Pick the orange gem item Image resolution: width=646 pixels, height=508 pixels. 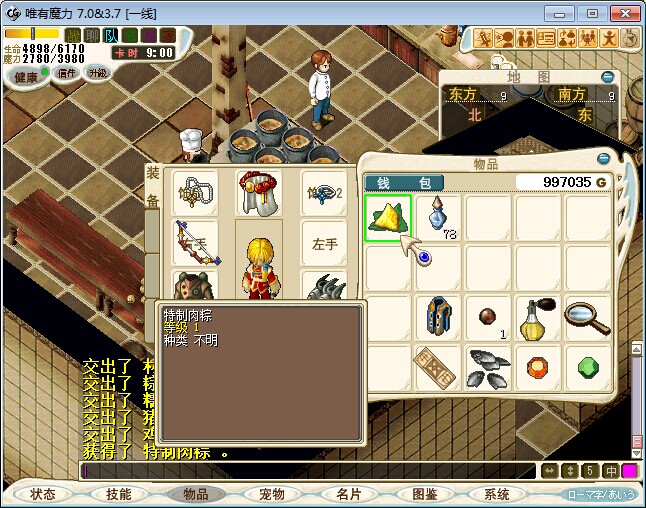pos(538,367)
